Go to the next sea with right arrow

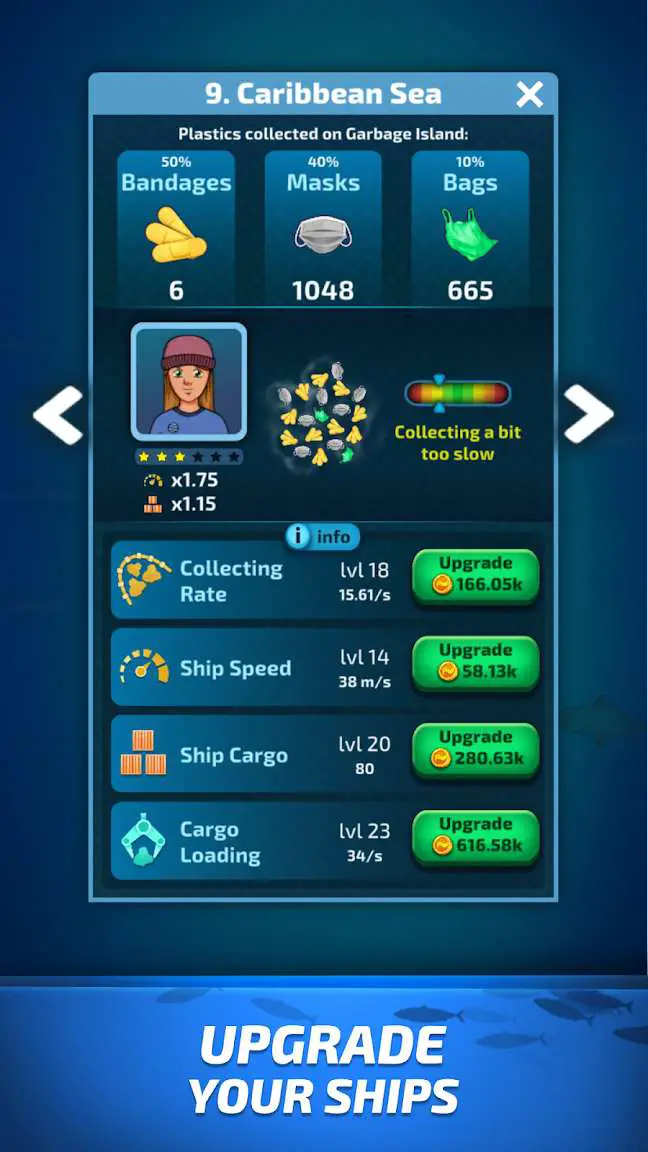click(x=588, y=414)
